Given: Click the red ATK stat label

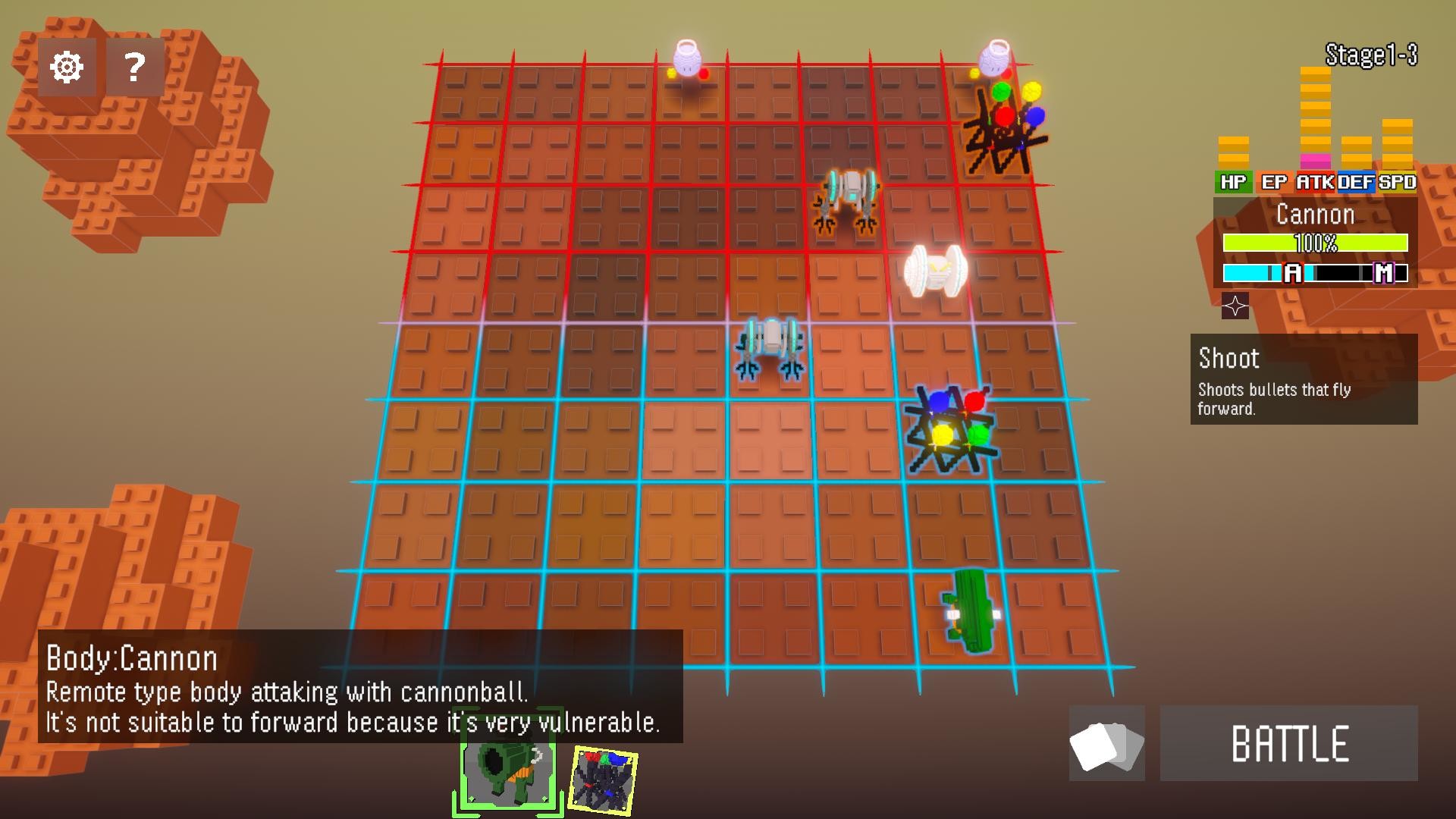Looking at the screenshot, I should (1315, 183).
